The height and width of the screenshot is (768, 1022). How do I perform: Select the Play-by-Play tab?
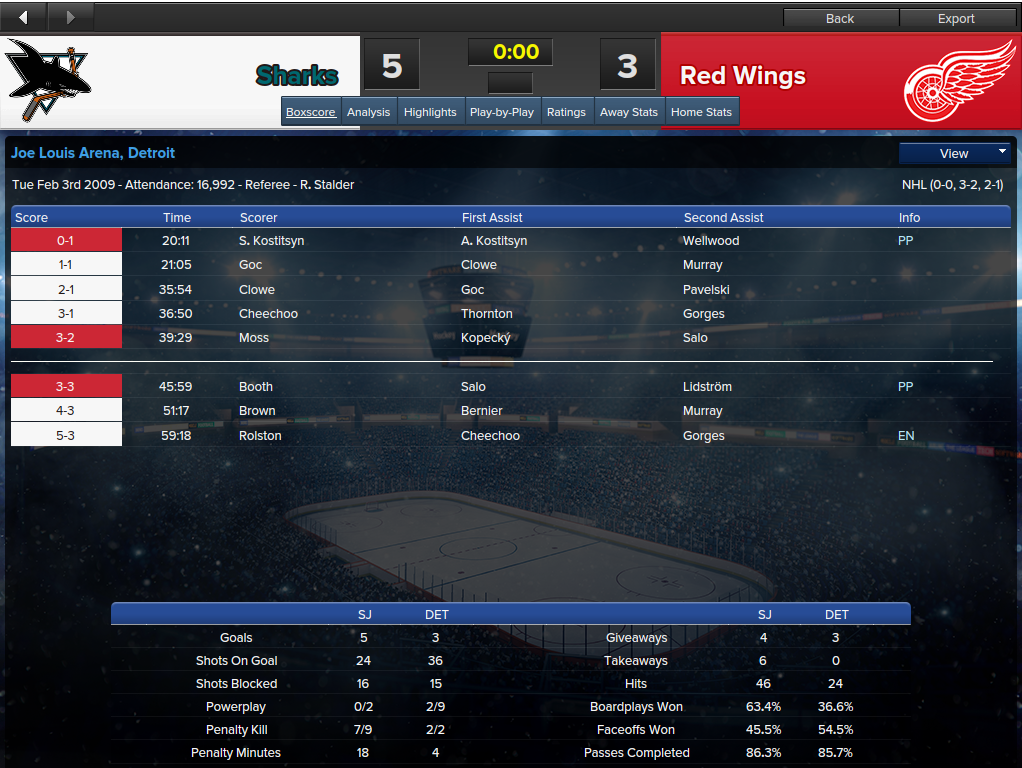(502, 112)
